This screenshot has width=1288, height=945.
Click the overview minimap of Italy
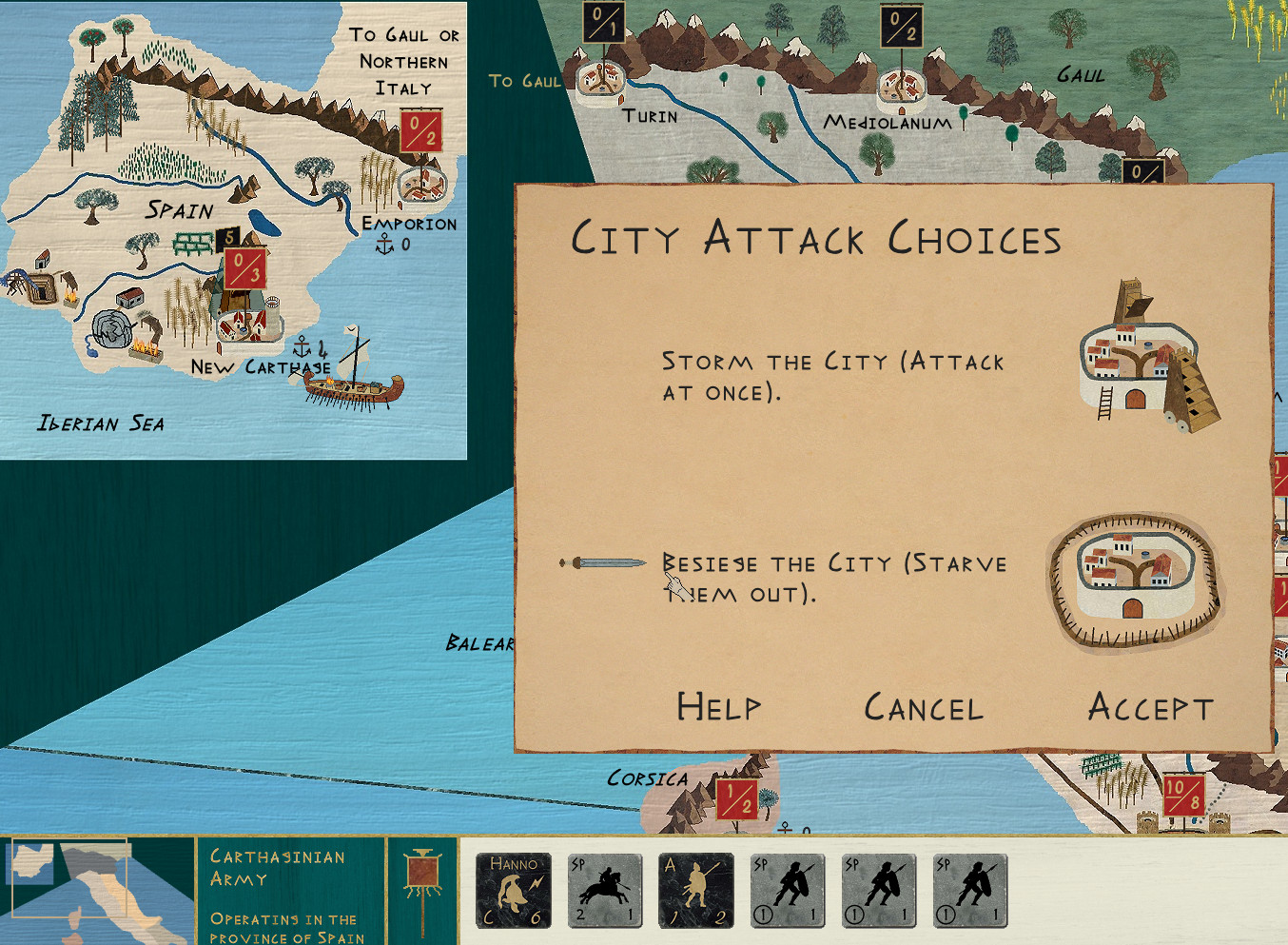point(97,890)
